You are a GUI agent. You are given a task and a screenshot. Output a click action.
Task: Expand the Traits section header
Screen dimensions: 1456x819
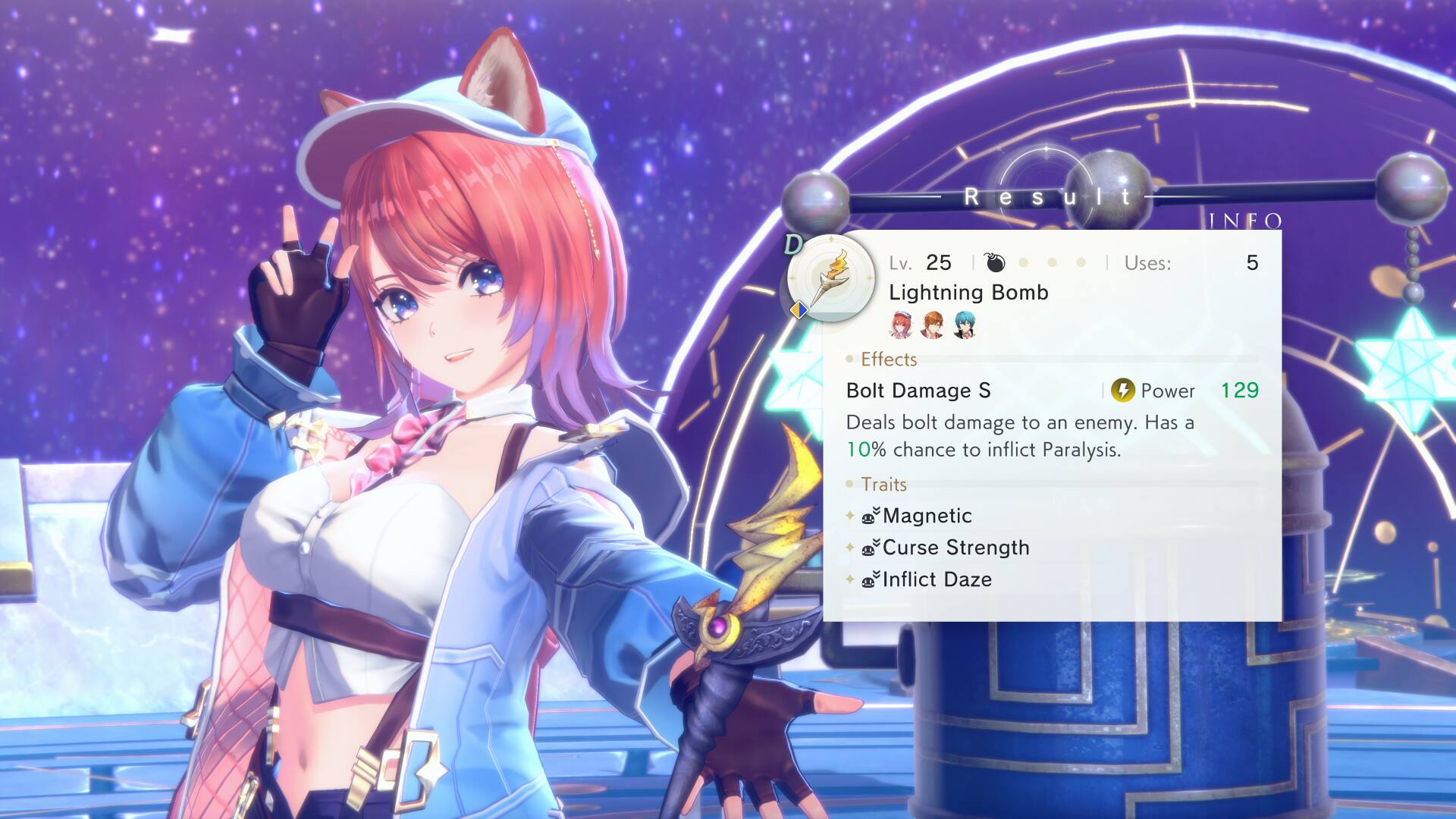[884, 485]
